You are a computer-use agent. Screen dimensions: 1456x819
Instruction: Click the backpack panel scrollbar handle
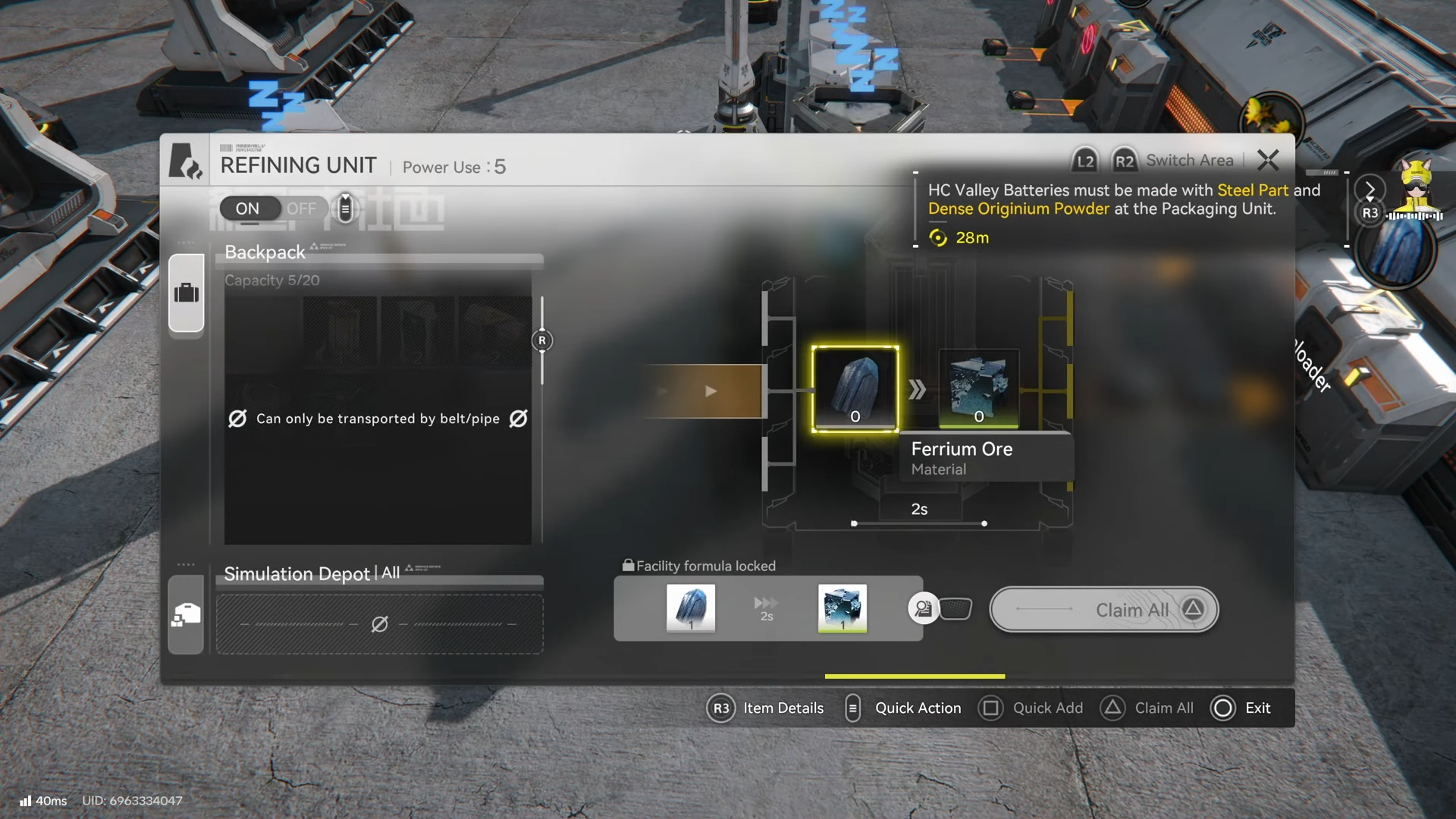(541, 340)
